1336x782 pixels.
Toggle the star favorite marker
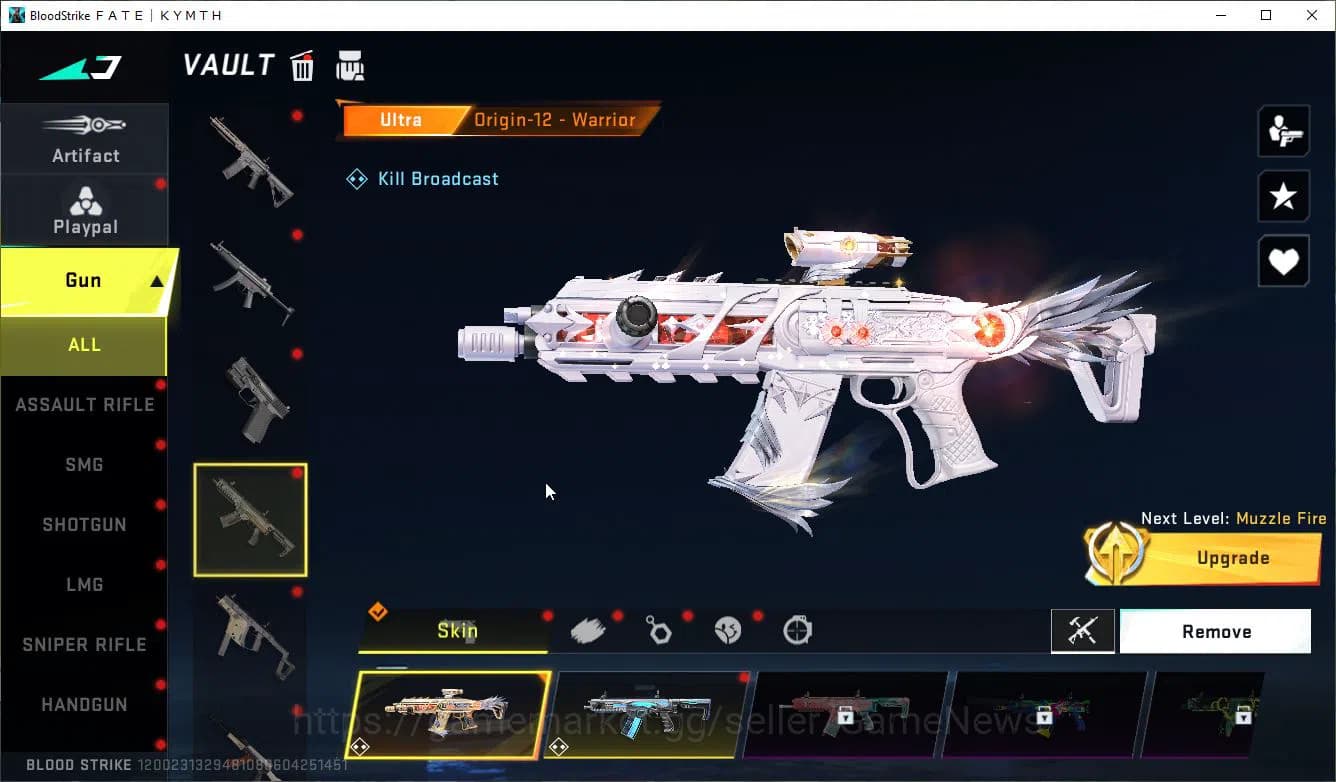[1283, 196]
